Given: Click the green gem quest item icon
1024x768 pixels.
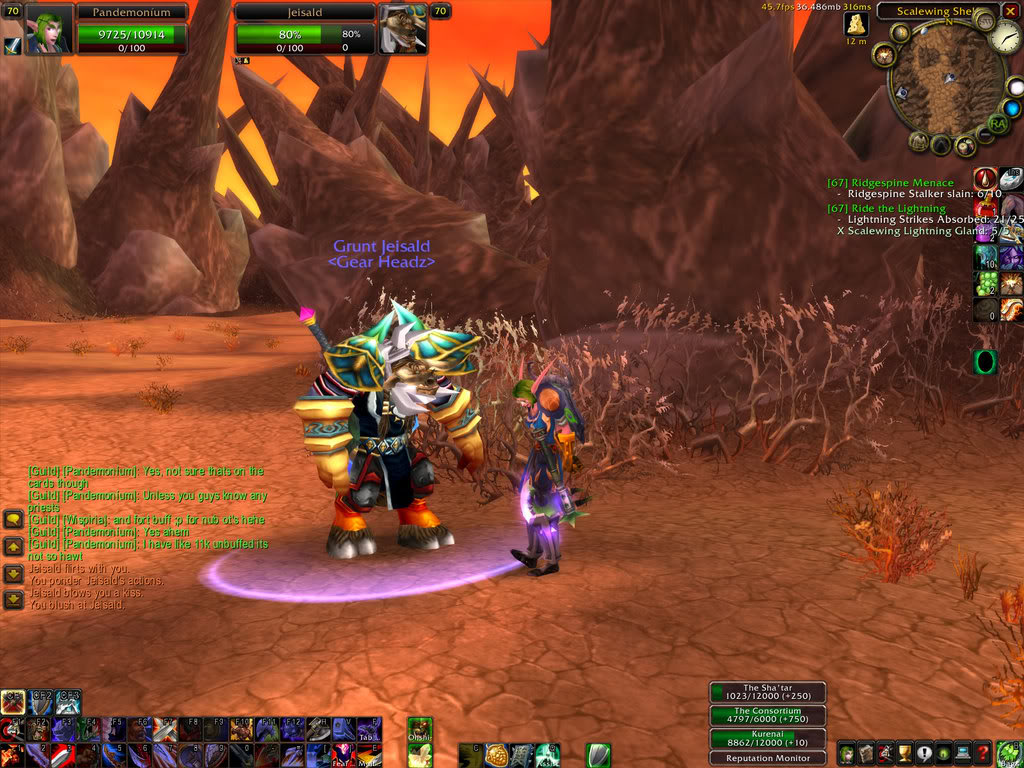Looking at the screenshot, I should (986, 361).
